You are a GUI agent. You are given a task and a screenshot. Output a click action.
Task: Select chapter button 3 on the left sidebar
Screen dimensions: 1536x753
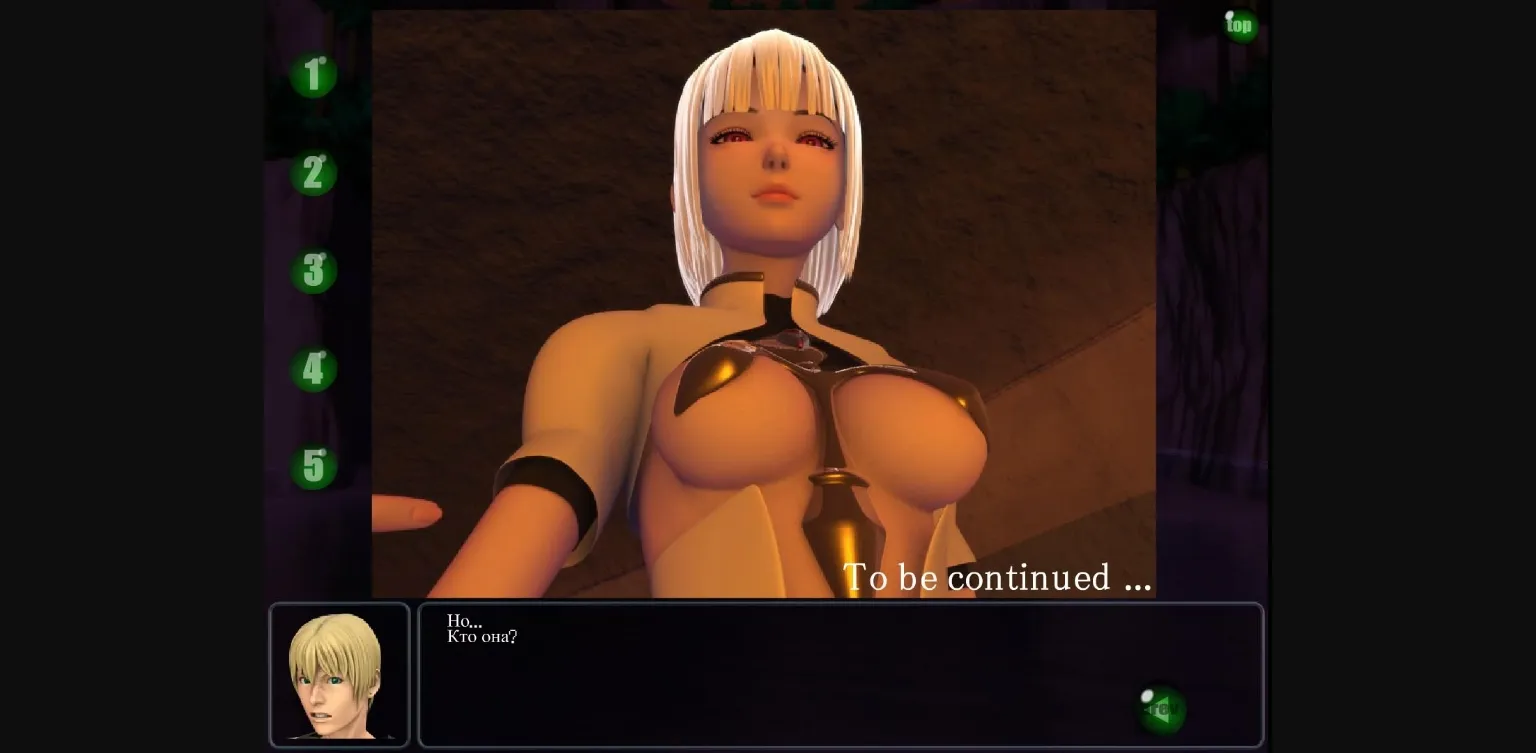coord(313,271)
